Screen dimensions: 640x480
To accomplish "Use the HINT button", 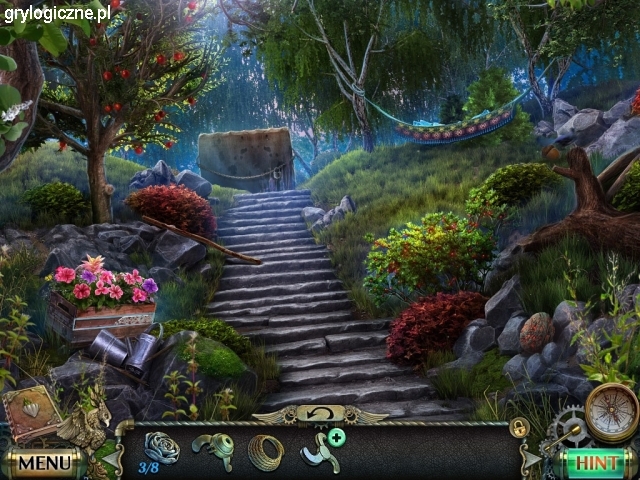I will point(597,463).
